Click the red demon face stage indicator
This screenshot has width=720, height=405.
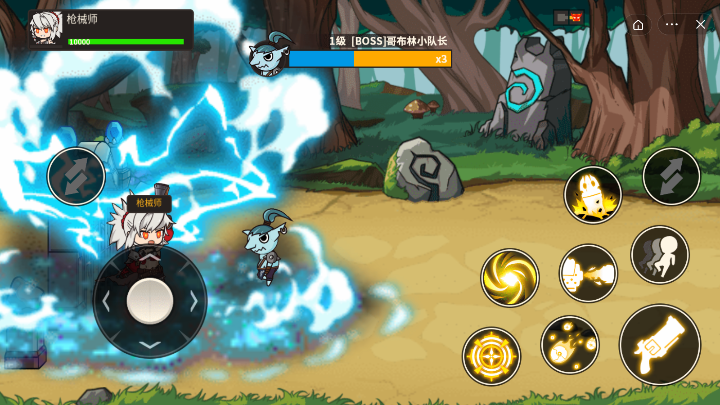click(575, 17)
